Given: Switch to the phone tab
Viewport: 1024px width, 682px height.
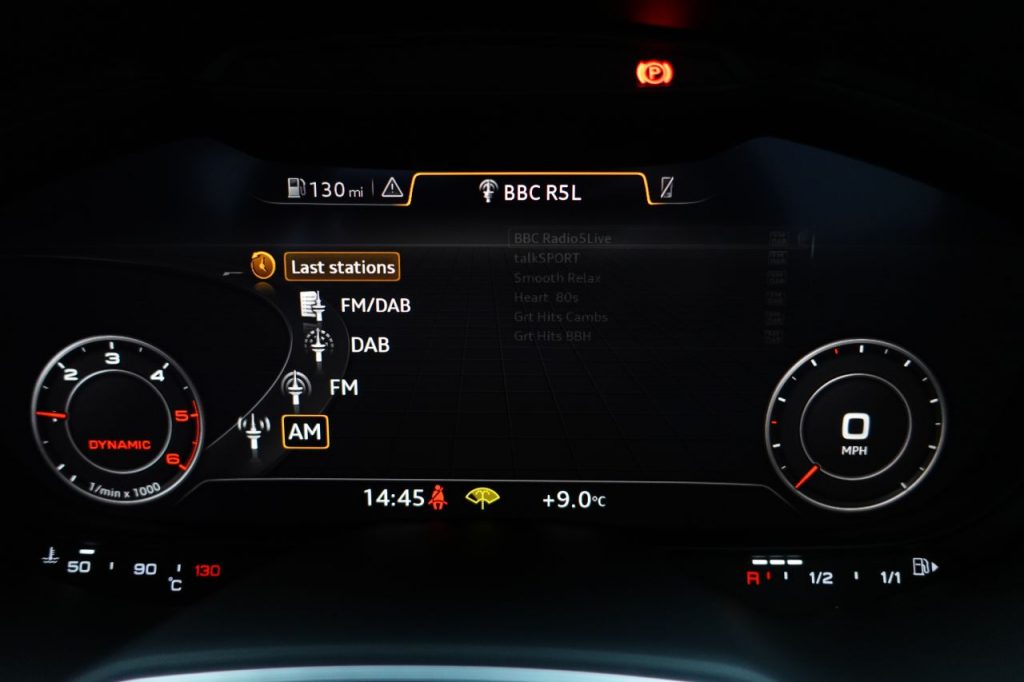Looking at the screenshot, I should tap(667, 188).
